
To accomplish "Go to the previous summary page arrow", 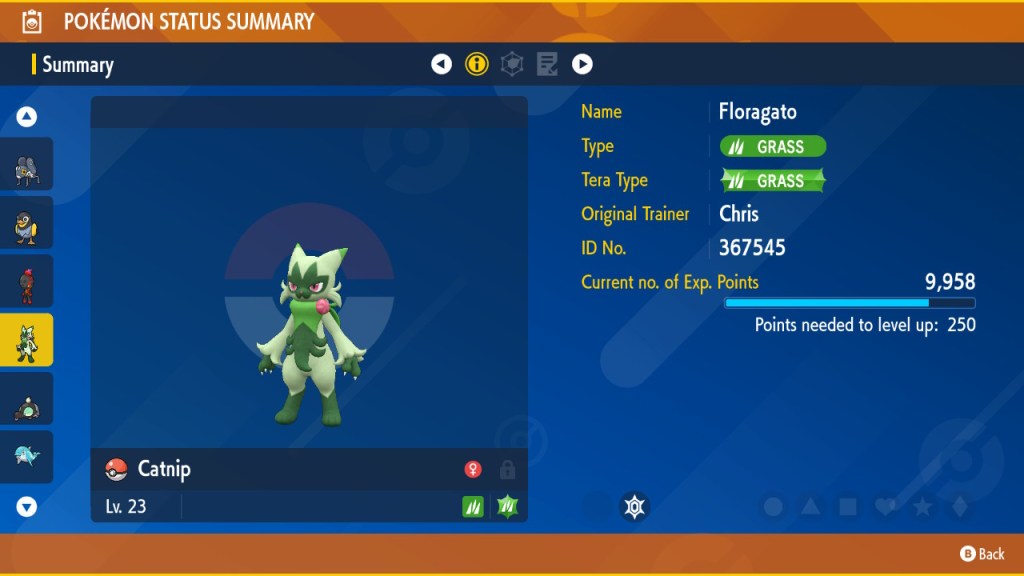I will [441, 65].
